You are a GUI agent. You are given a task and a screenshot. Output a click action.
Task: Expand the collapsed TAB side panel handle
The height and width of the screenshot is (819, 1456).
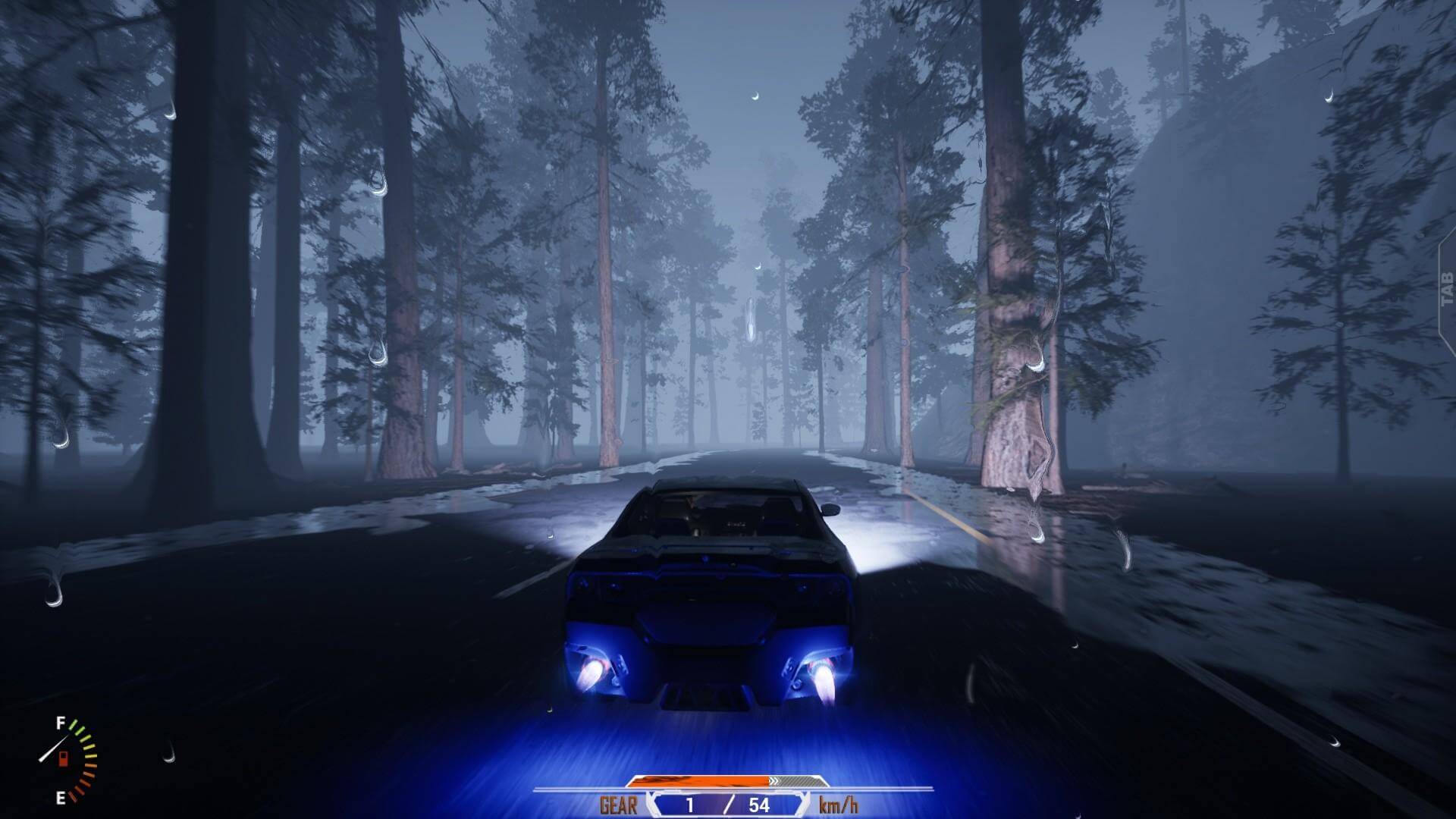[x=1446, y=289]
